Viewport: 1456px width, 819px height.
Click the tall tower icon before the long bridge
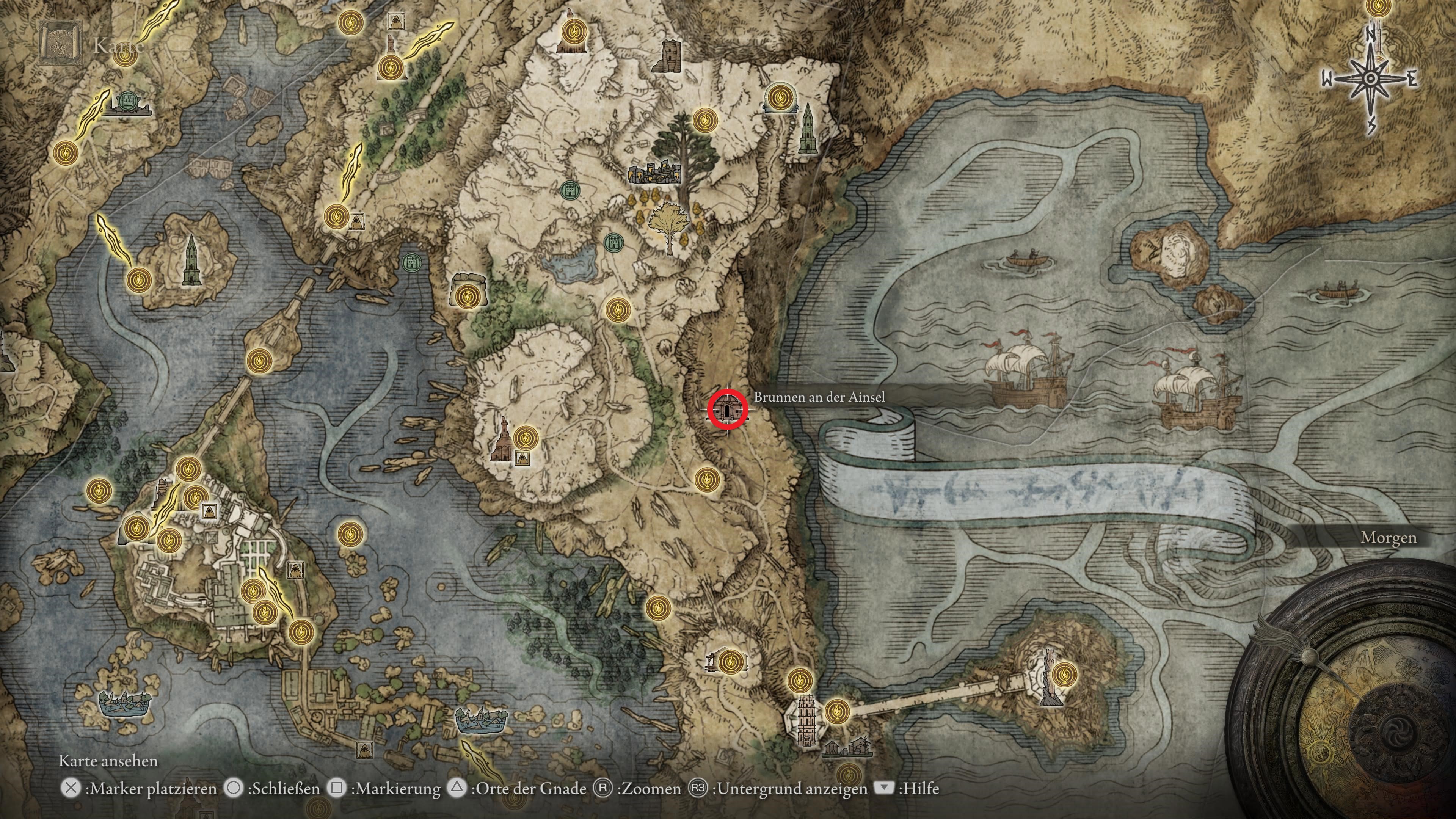point(805,720)
